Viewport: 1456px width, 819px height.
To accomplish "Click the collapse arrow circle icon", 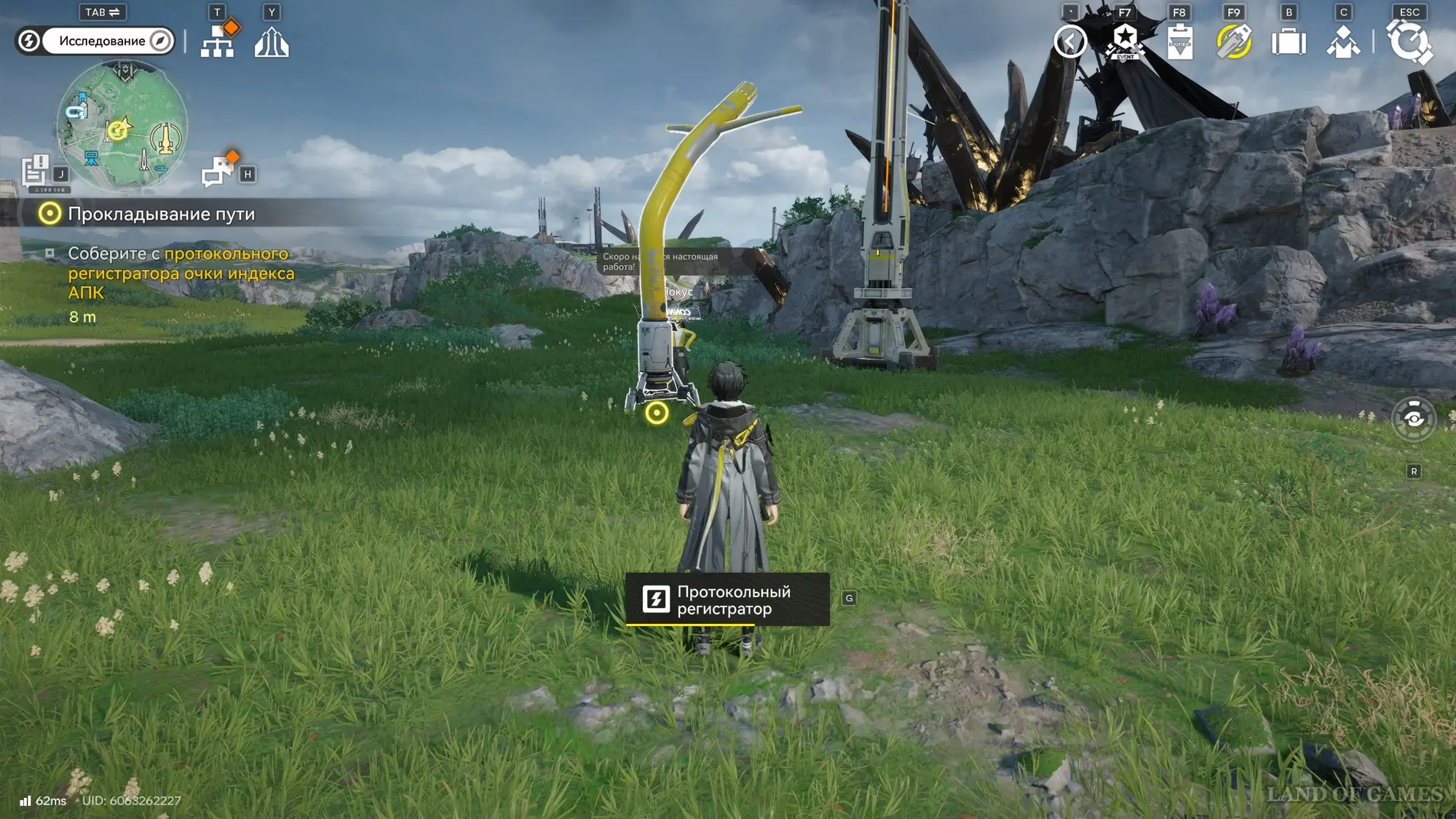I will (x=1070, y=41).
